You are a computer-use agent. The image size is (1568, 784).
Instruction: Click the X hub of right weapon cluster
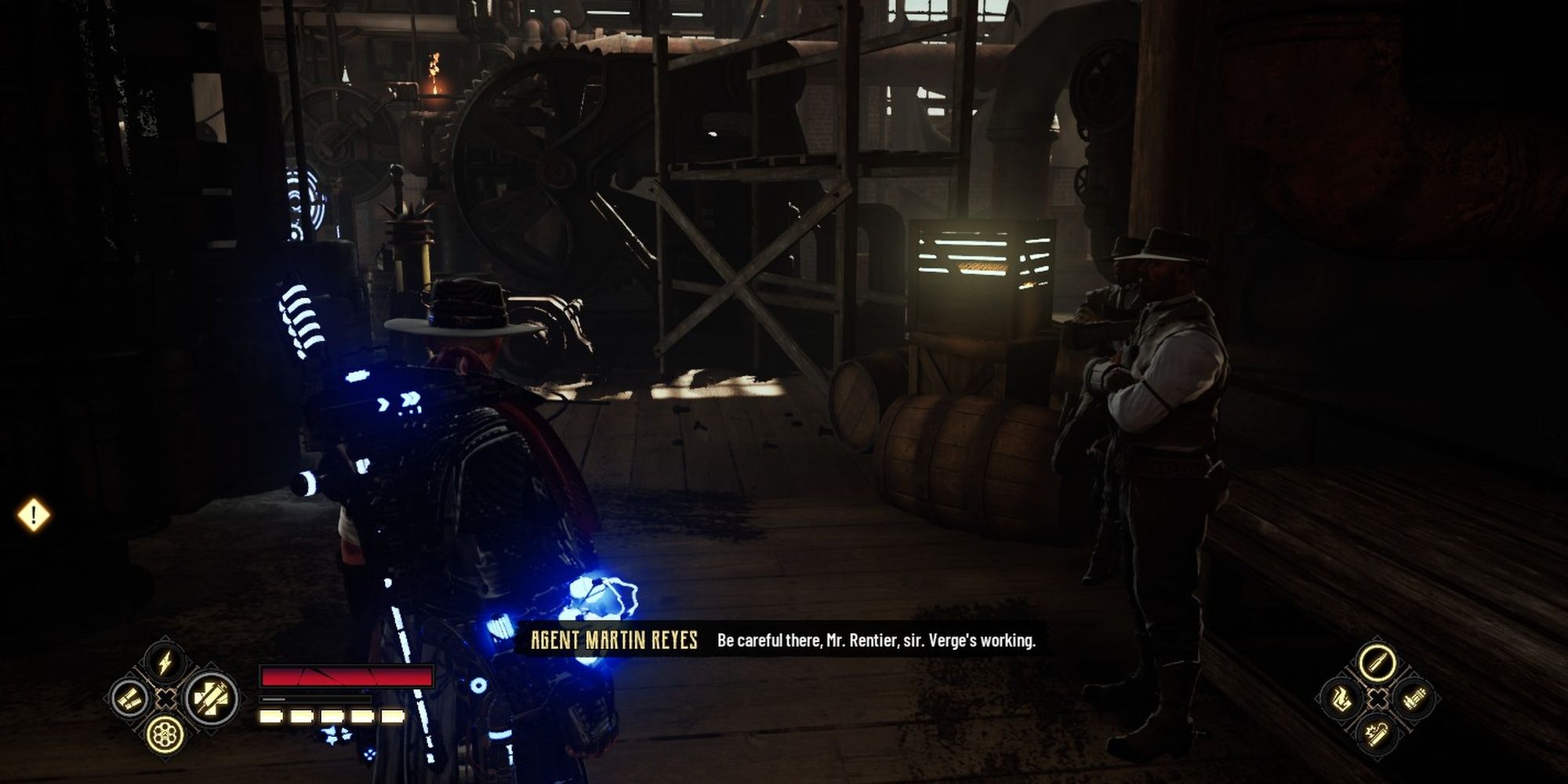coord(1377,698)
